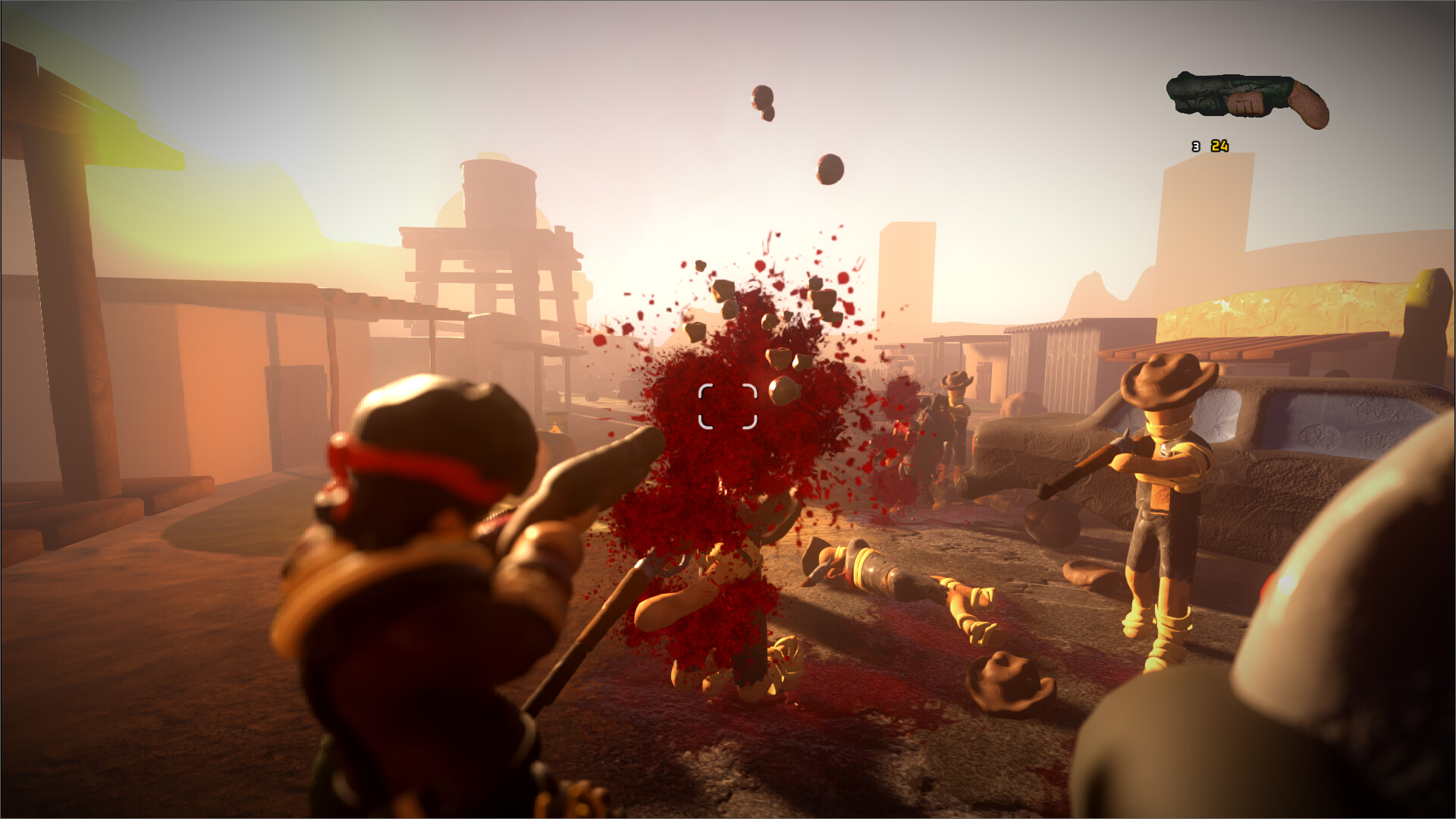This screenshot has width=1456, height=819.
Task: Click the shotgun's wooden pump grip icon
Action: 1246,104
